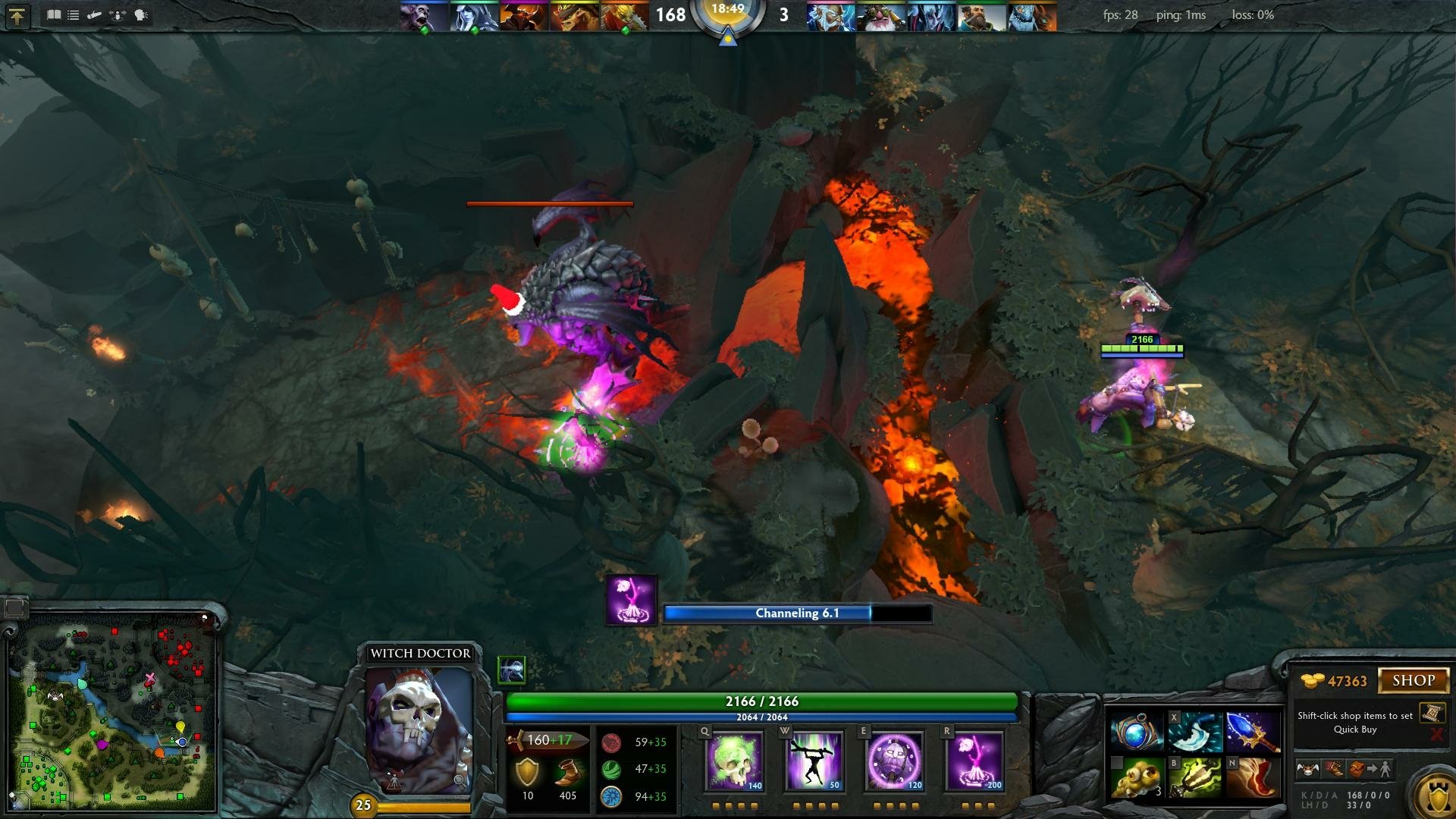Screen dimensions: 1456x819
Task: Open the guide book icon top-left
Action: (54, 14)
